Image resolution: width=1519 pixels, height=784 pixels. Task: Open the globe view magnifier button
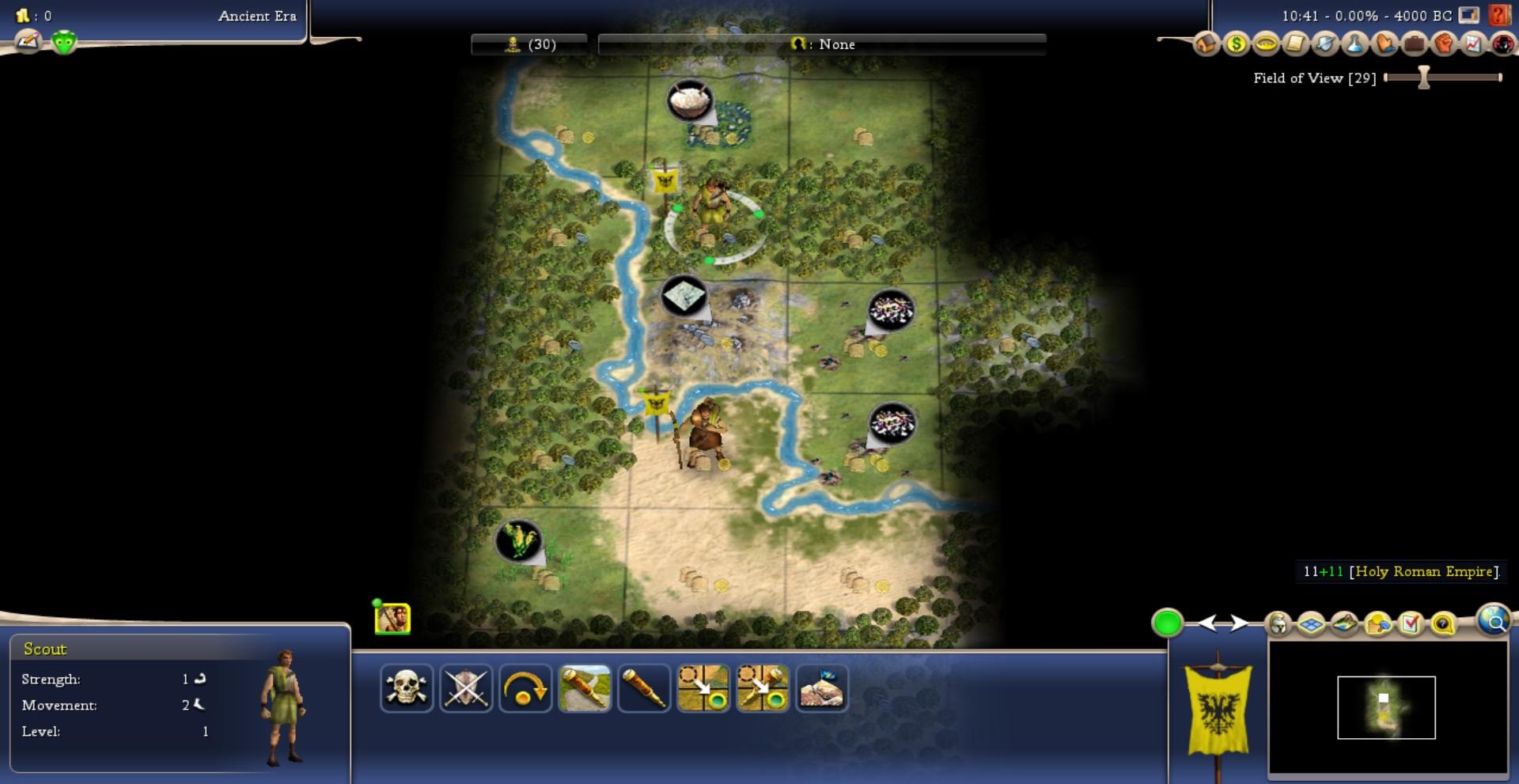pos(1494,622)
